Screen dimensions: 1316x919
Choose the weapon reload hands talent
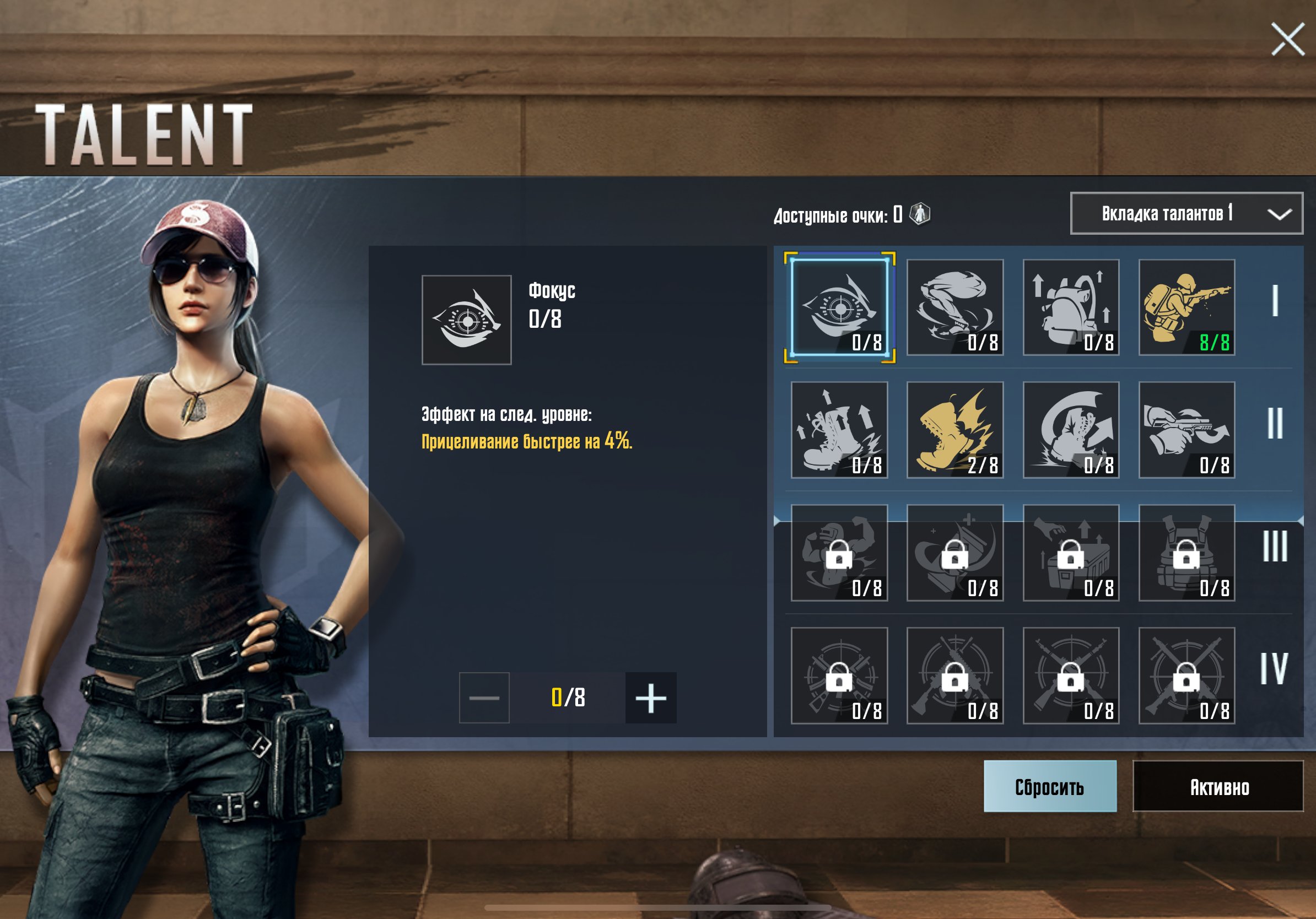(1186, 430)
